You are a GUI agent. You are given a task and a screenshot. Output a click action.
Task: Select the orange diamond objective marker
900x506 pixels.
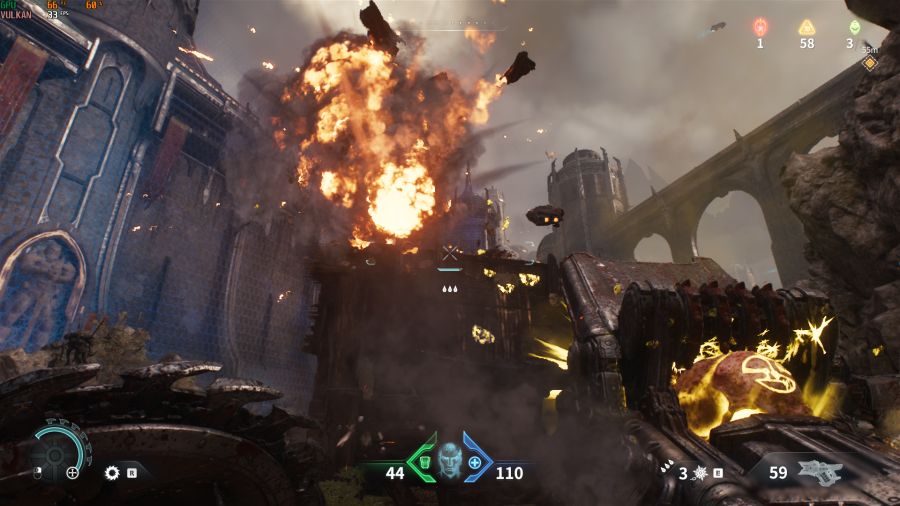pos(869,63)
